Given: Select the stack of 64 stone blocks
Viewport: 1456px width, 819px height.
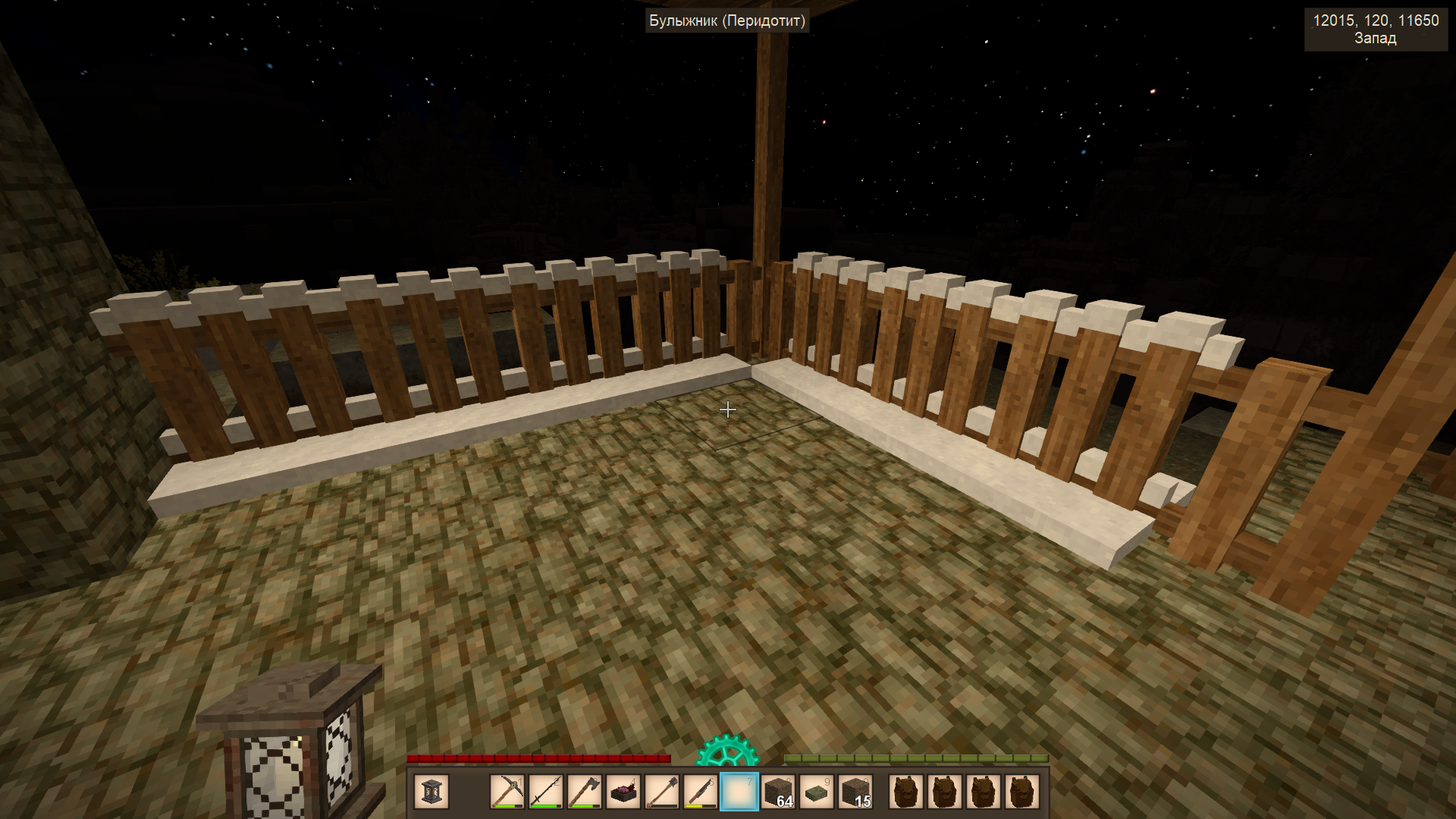Looking at the screenshot, I should [x=778, y=792].
